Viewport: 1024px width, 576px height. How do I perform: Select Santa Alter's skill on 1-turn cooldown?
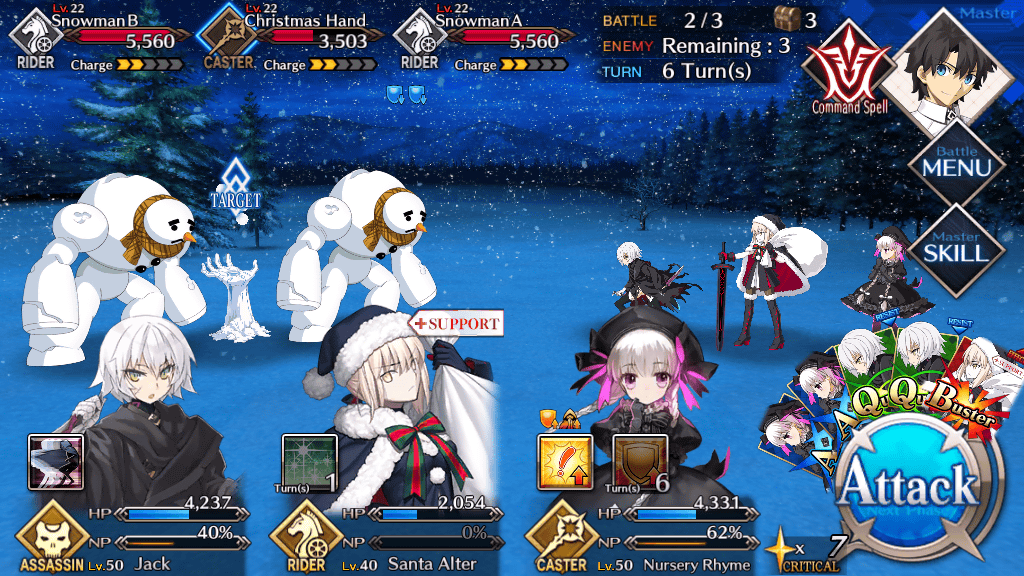(309, 461)
